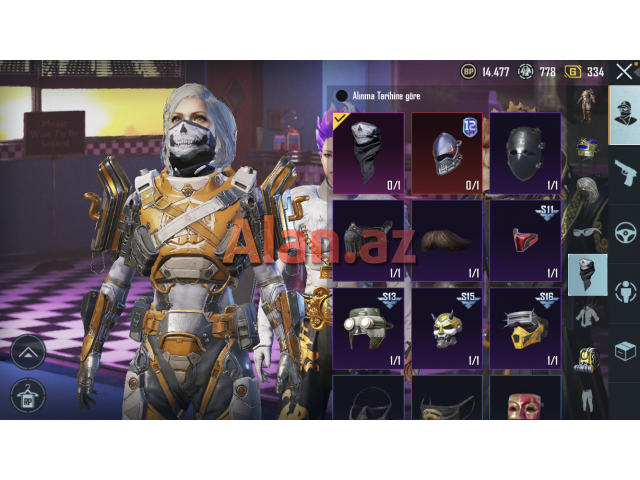
Task: Select the white jacket clothing subcategory
Action: click(587, 317)
